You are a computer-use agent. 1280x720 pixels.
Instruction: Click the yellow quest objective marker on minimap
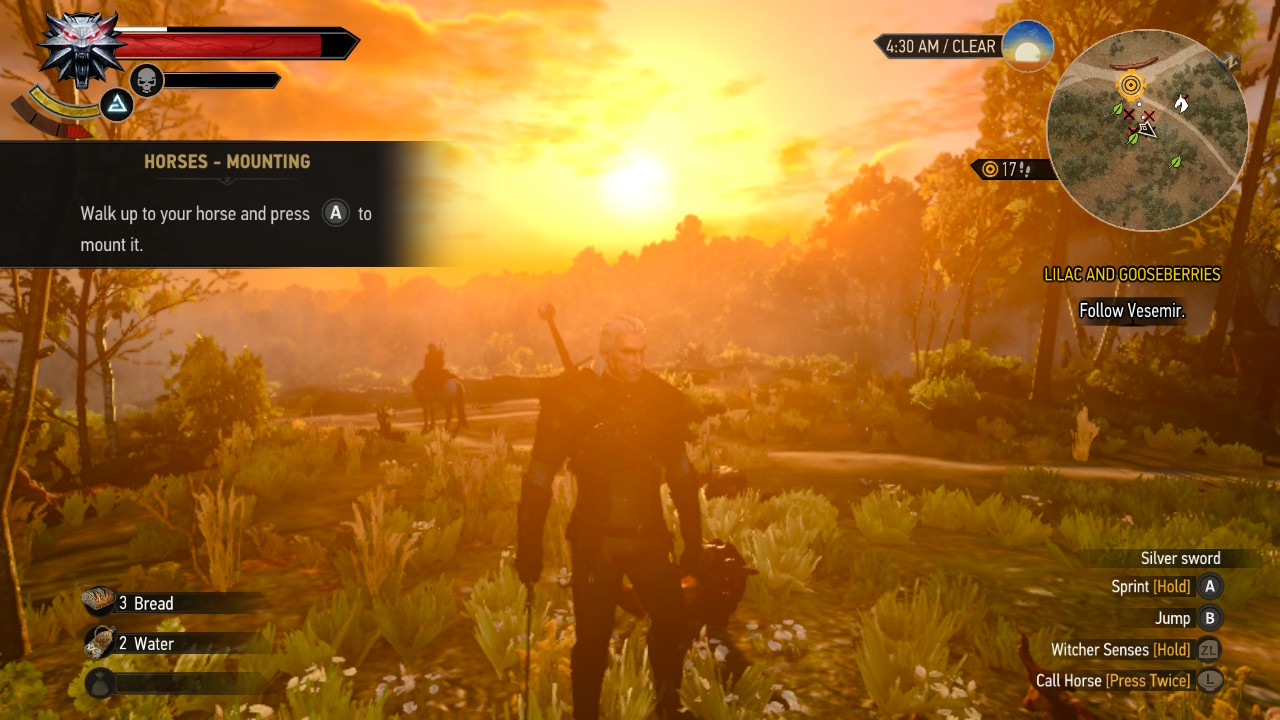[x=1132, y=85]
